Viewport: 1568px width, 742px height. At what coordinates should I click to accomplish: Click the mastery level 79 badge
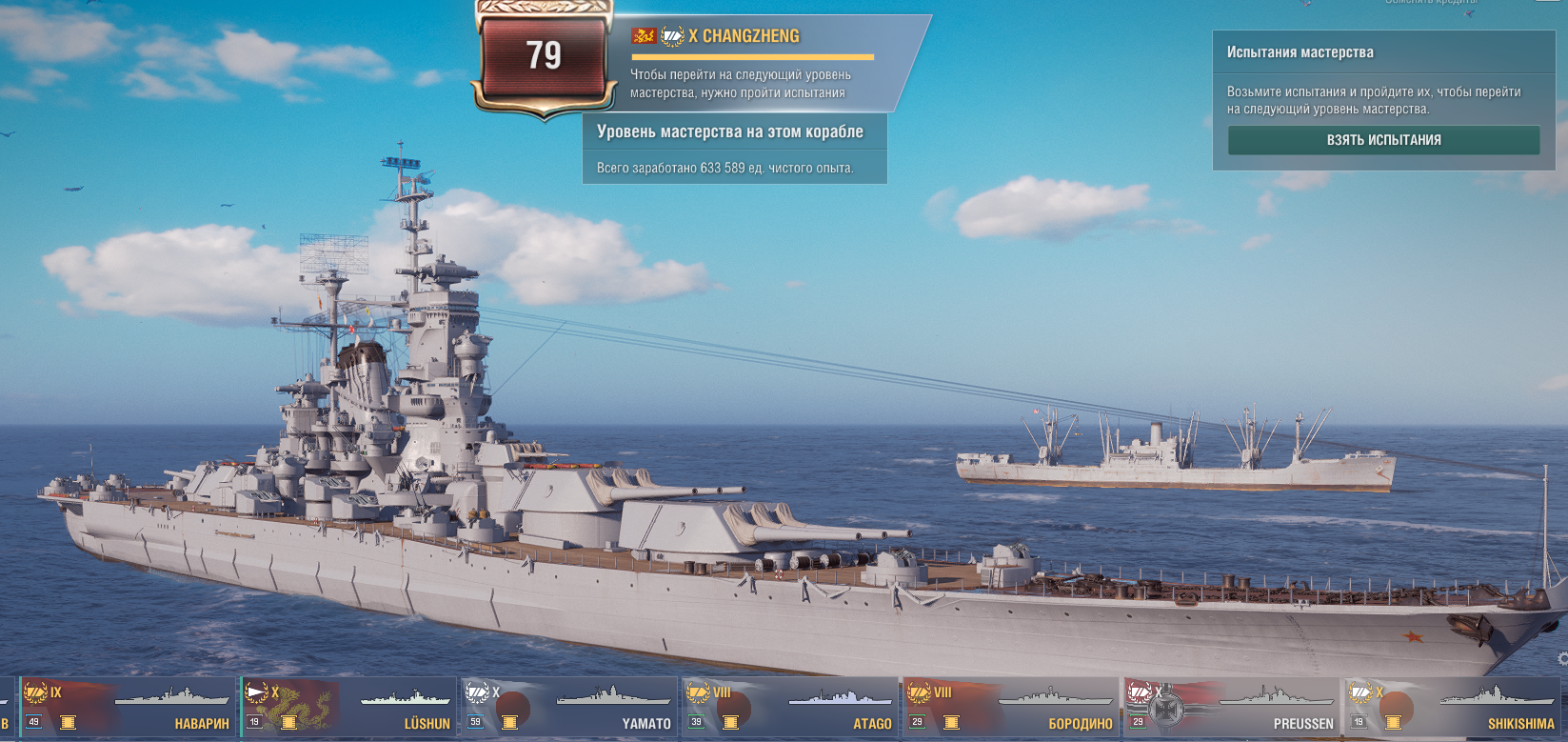(x=544, y=57)
